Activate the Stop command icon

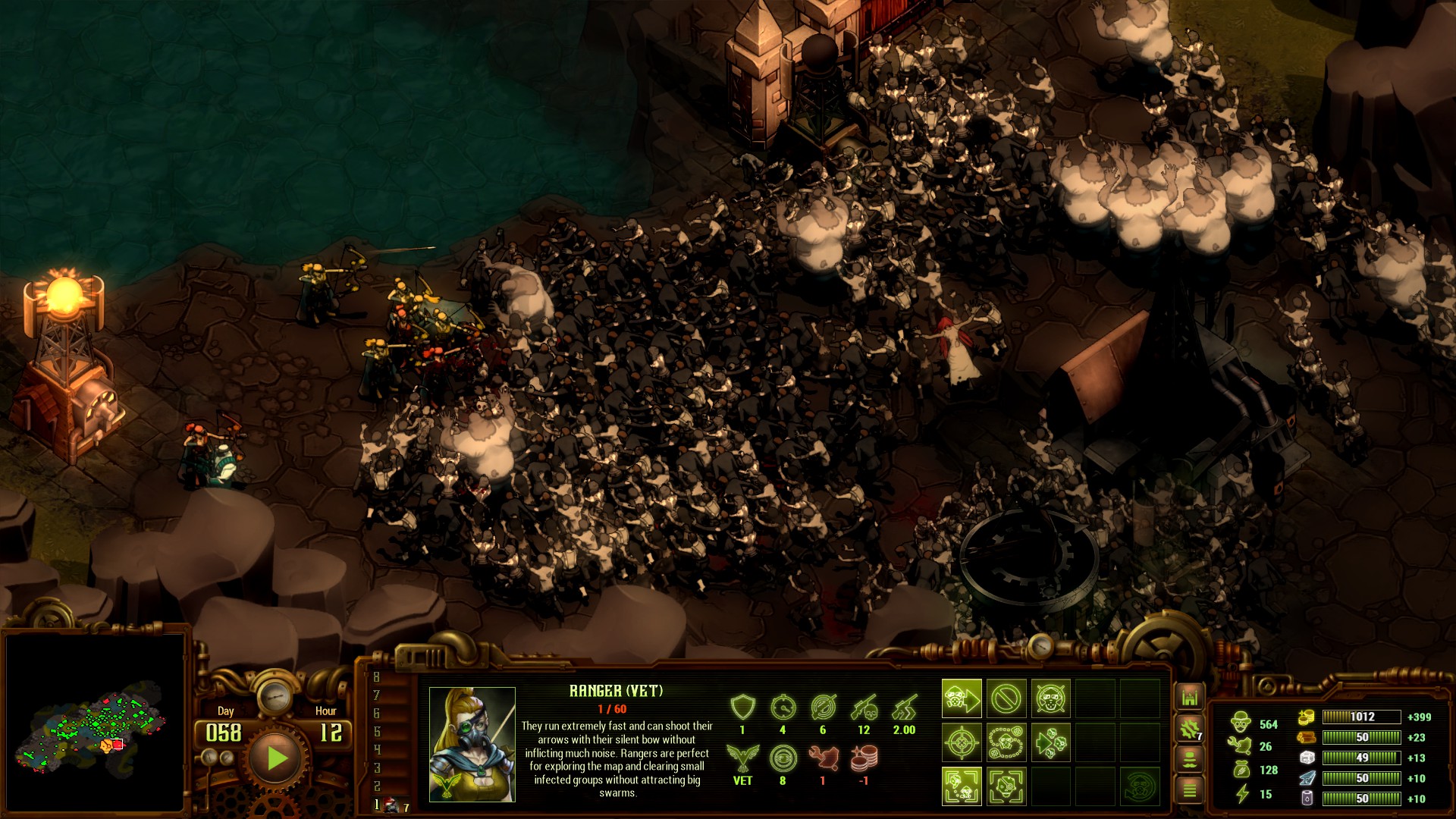[x=1006, y=698]
